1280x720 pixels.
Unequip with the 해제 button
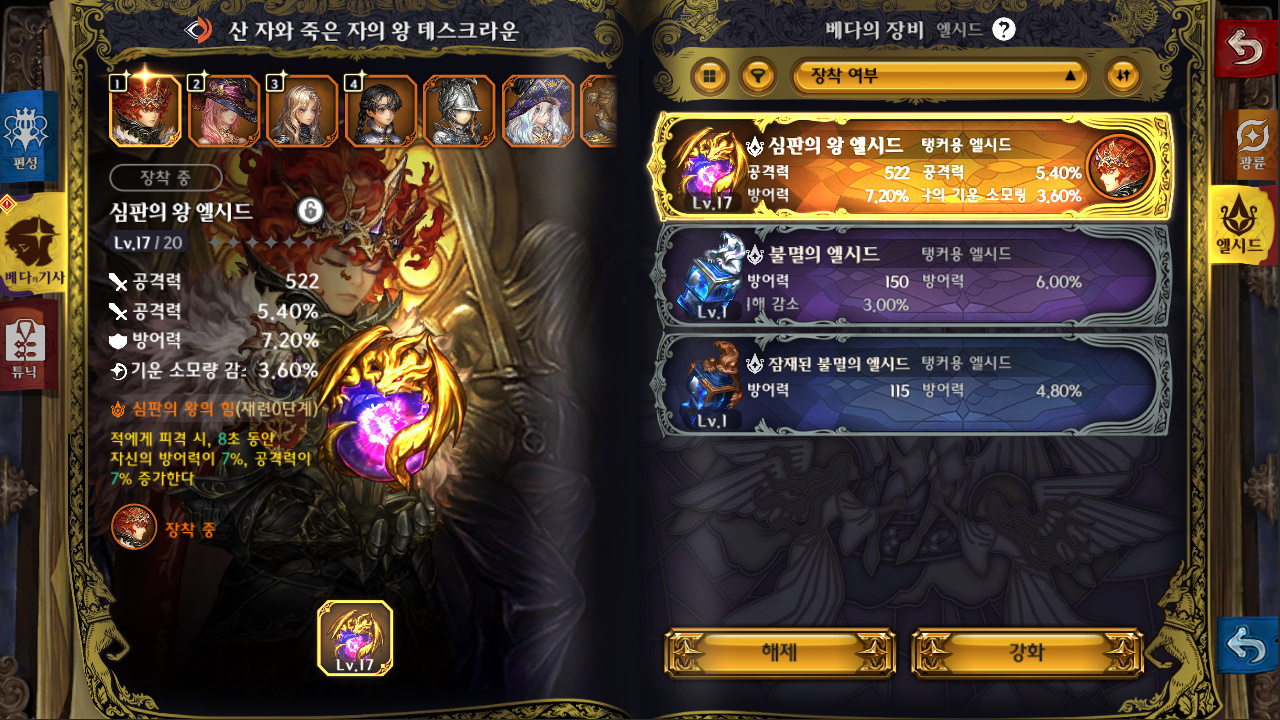[779, 653]
